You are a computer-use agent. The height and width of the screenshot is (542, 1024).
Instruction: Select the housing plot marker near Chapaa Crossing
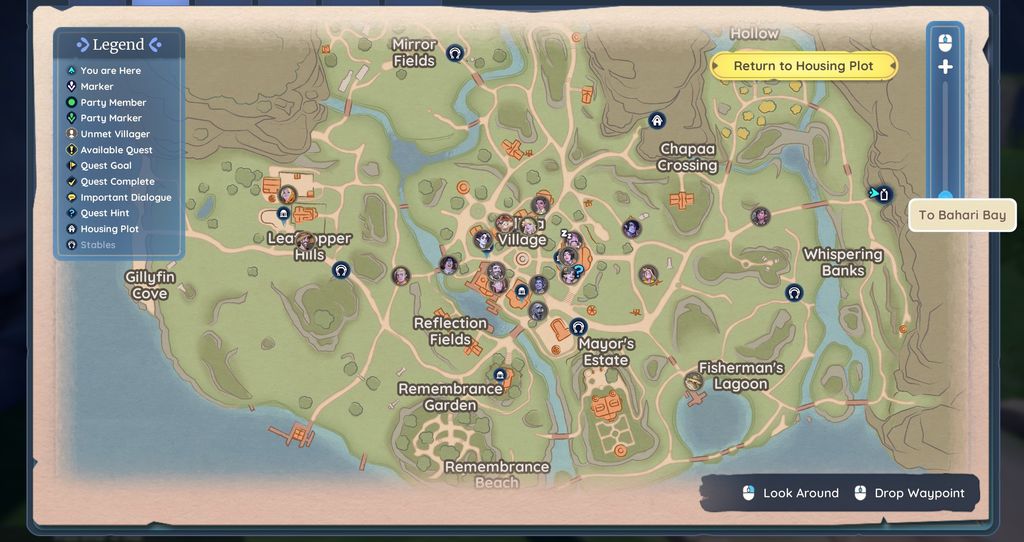click(657, 121)
